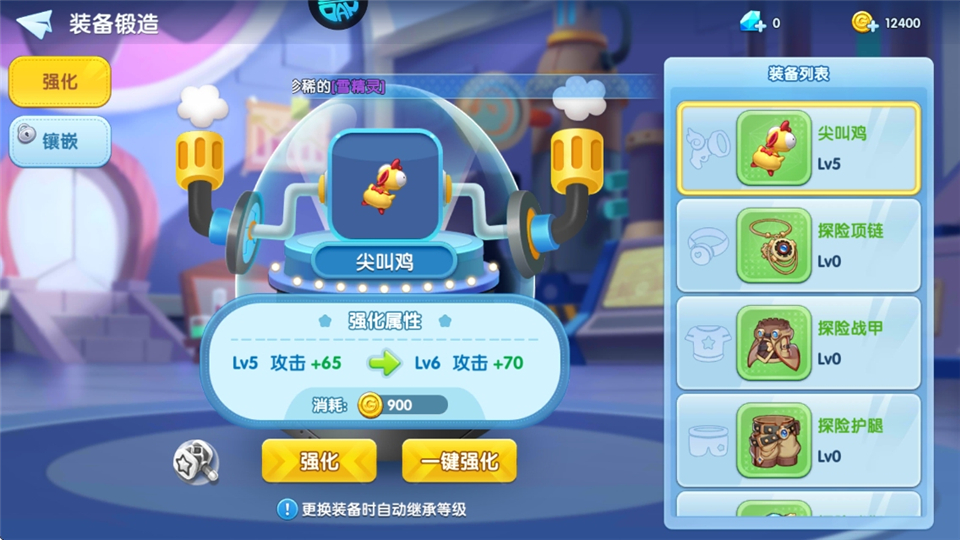
Task: Select the 探险战甲 equipment row
Action: click(798, 342)
